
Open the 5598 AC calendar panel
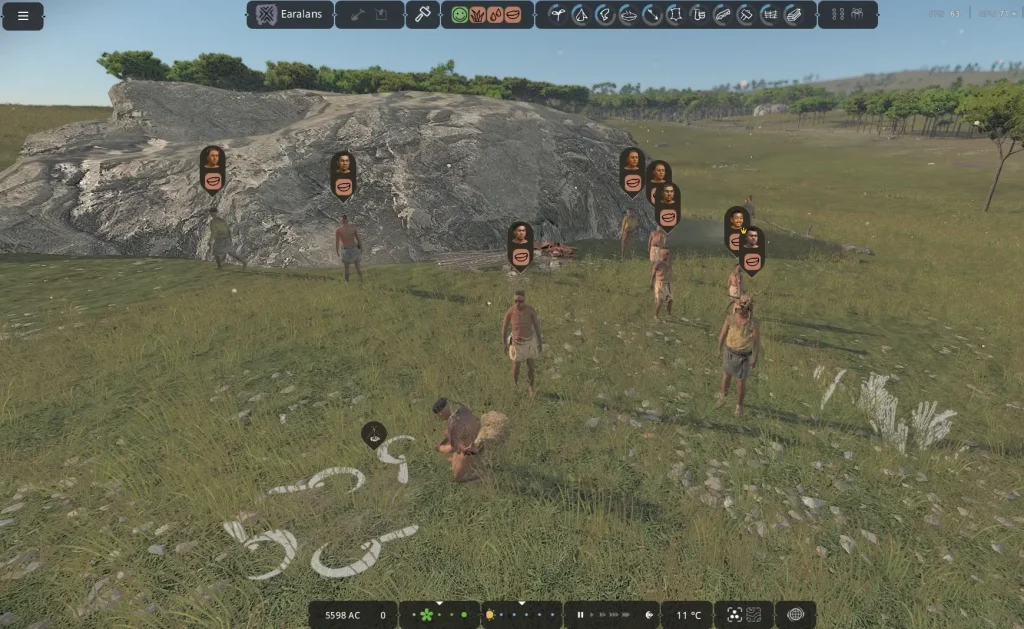coord(341,615)
